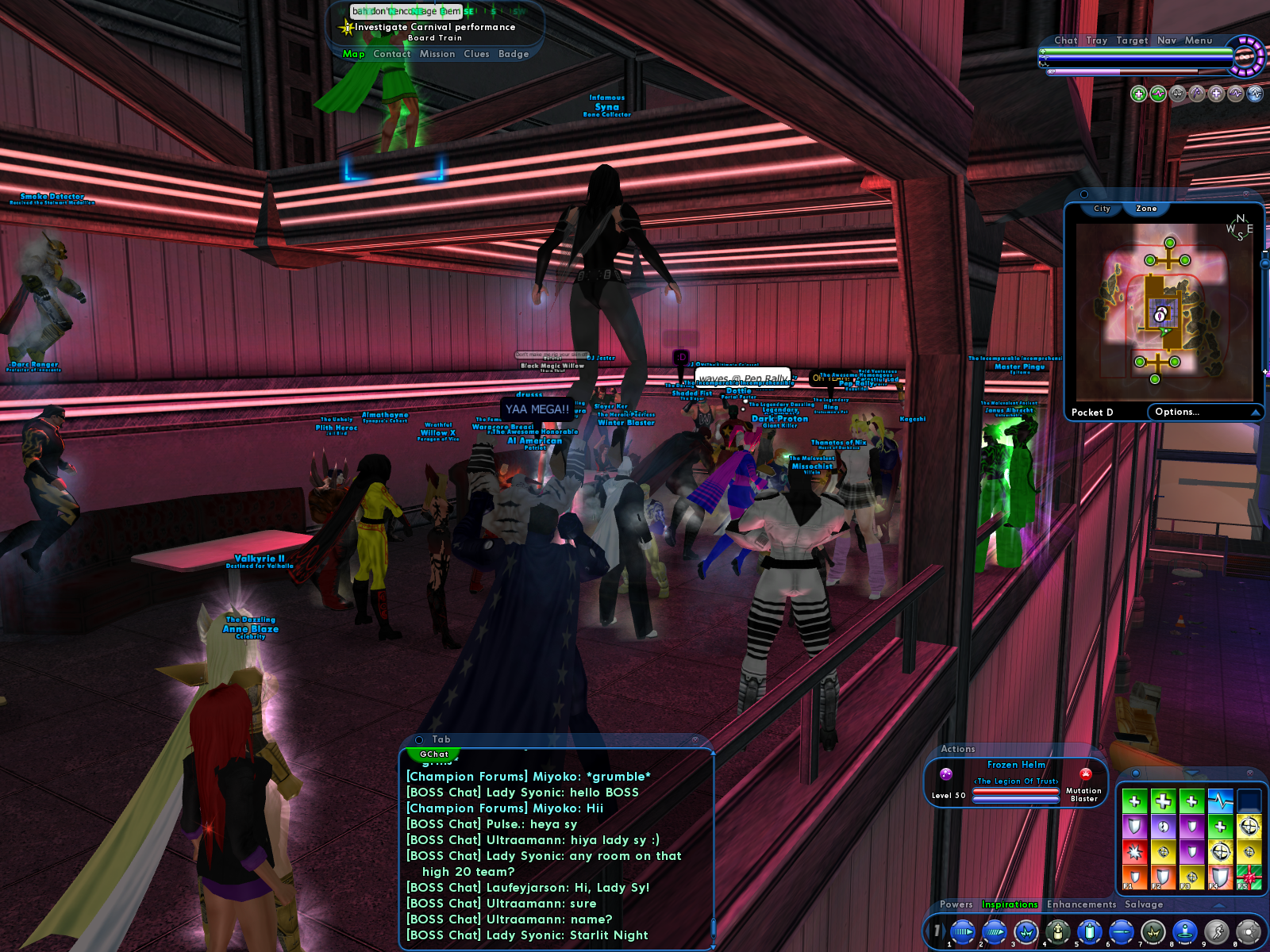The image size is (1270, 952).
Task: Use the gift-wrapped inspiration in slot F5
Action: pyautogui.click(x=1249, y=877)
